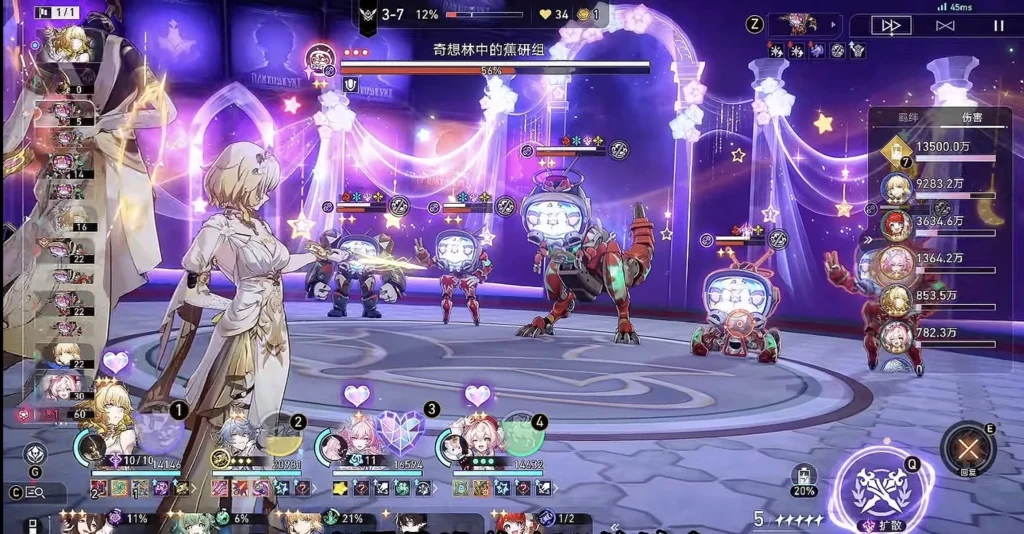The height and width of the screenshot is (534, 1024).
Task: Open the magnifier inspect button
Action: click(x=36, y=492)
